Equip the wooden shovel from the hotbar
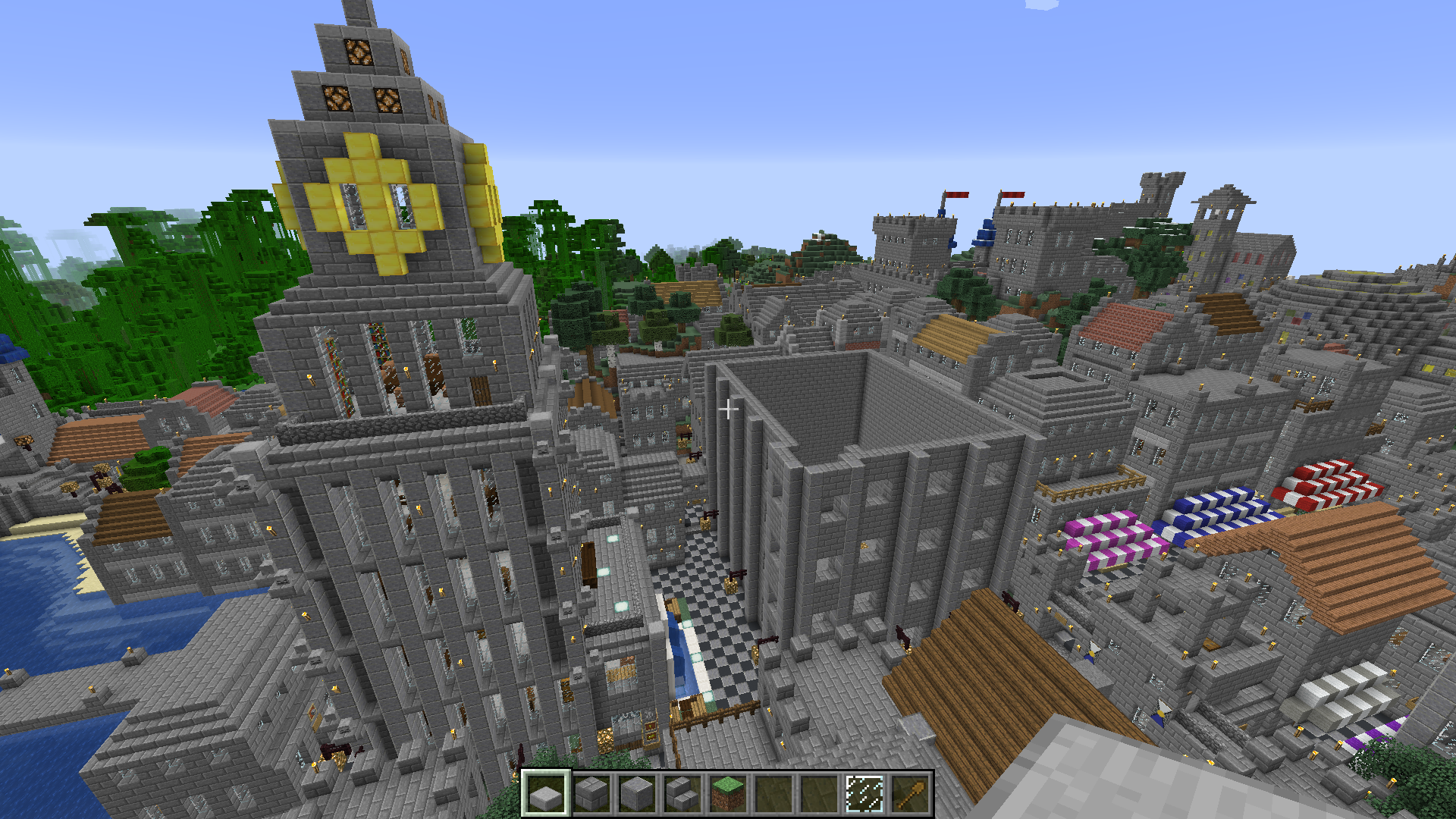Viewport: 1456px width, 819px height. (910, 794)
